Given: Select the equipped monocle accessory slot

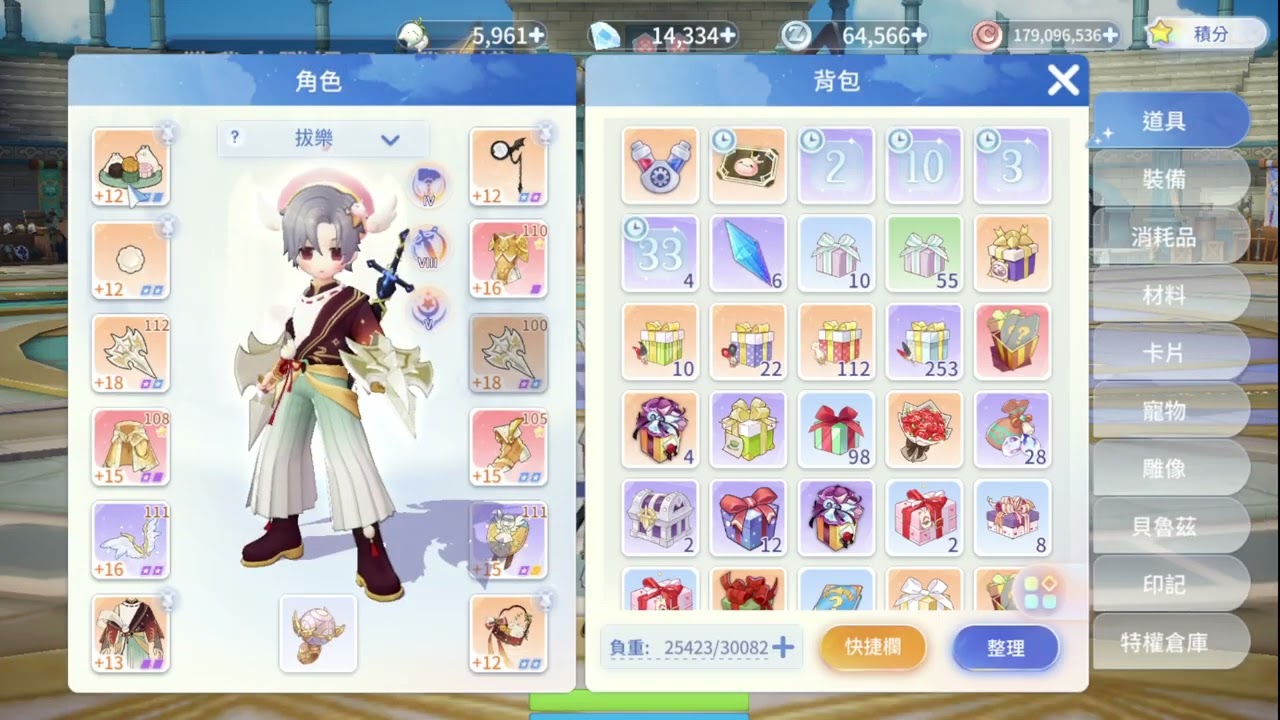Looking at the screenshot, I should click(x=509, y=165).
